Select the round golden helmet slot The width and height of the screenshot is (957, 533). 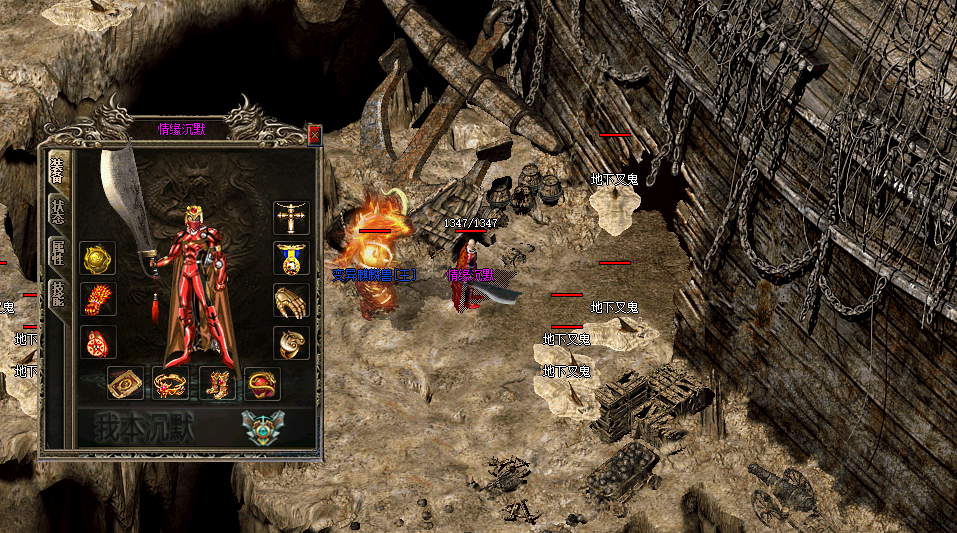[x=98, y=258]
